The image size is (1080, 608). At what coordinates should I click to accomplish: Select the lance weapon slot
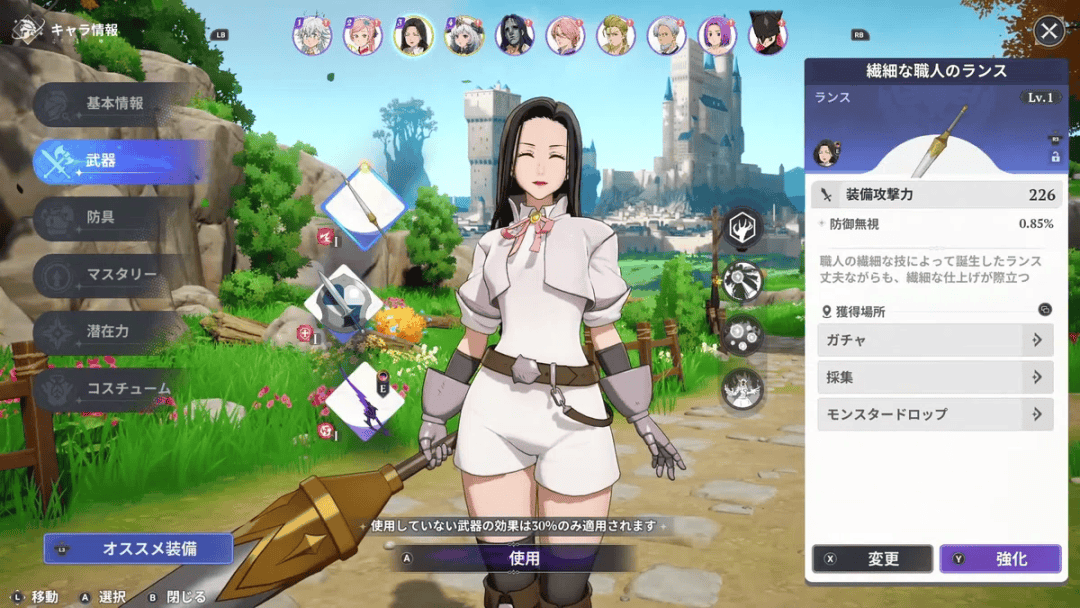coord(363,208)
